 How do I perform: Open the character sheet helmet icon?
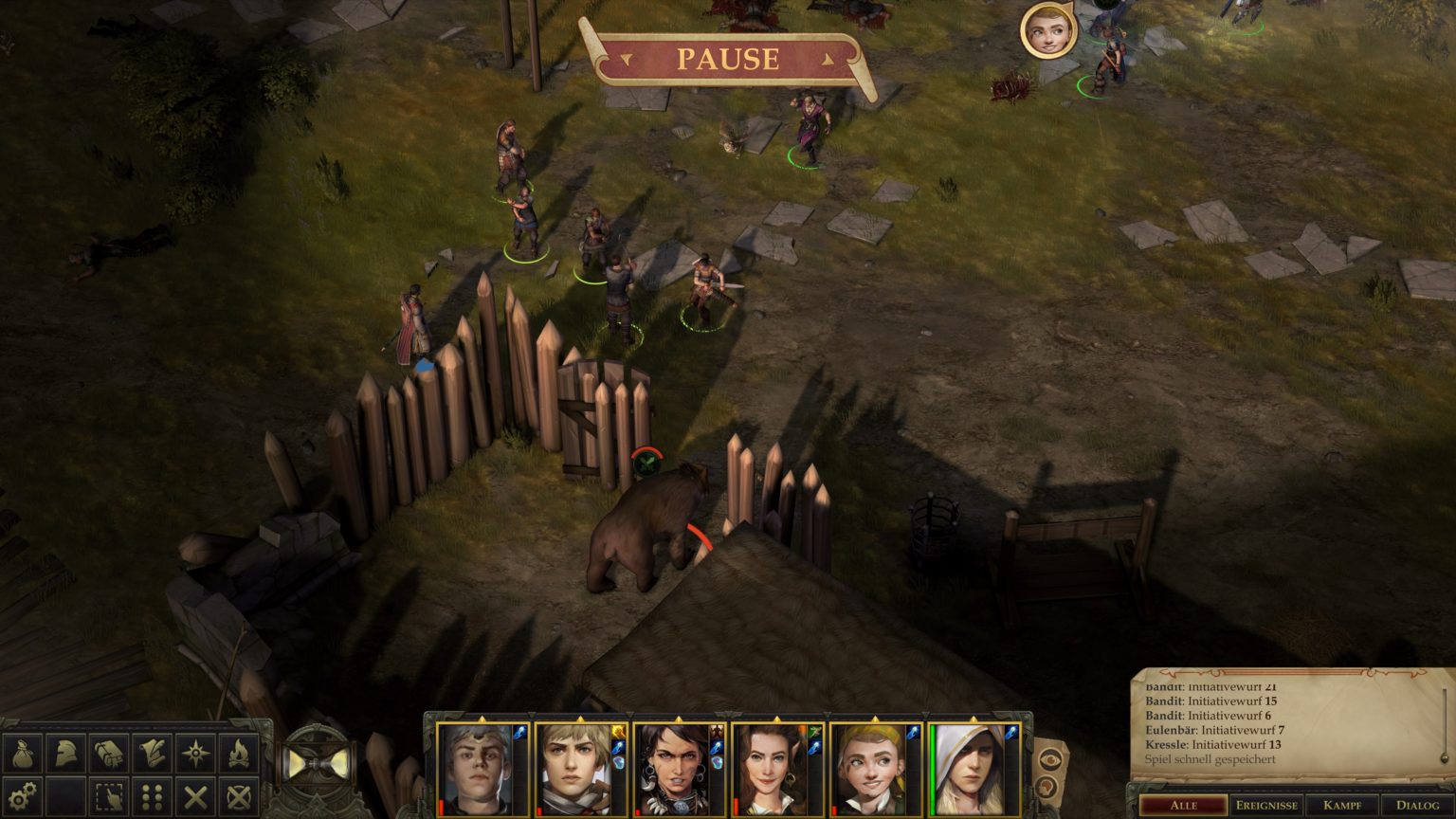coord(64,755)
